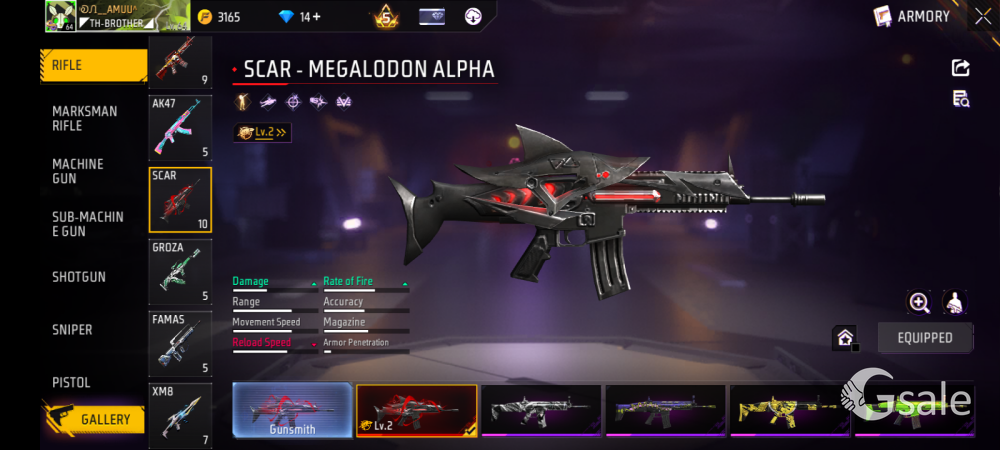Open the Sniper category
Viewport: 1000px width, 450px height.
73,330
